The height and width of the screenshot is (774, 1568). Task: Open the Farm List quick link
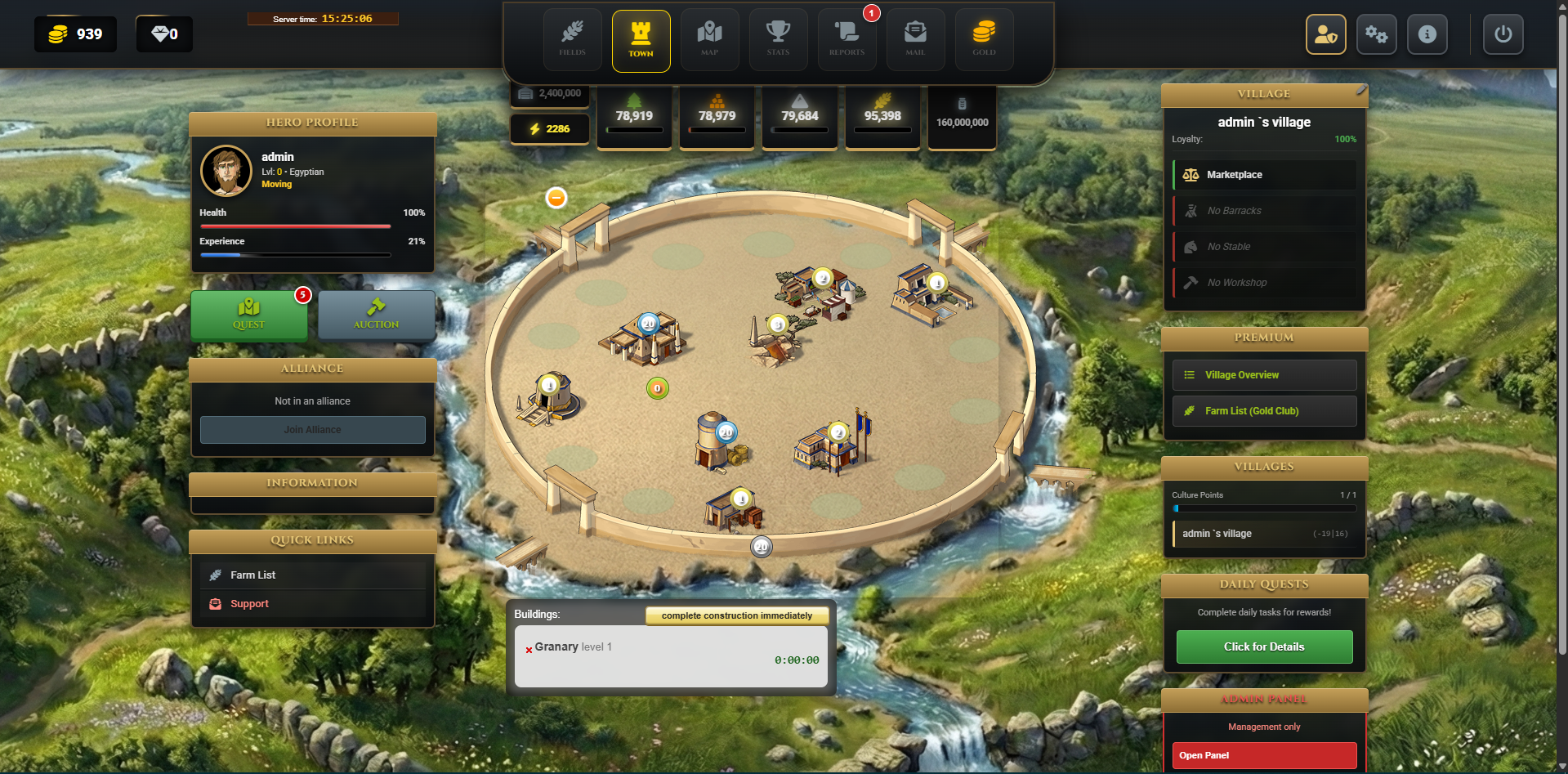pyautogui.click(x=253, y=575)
